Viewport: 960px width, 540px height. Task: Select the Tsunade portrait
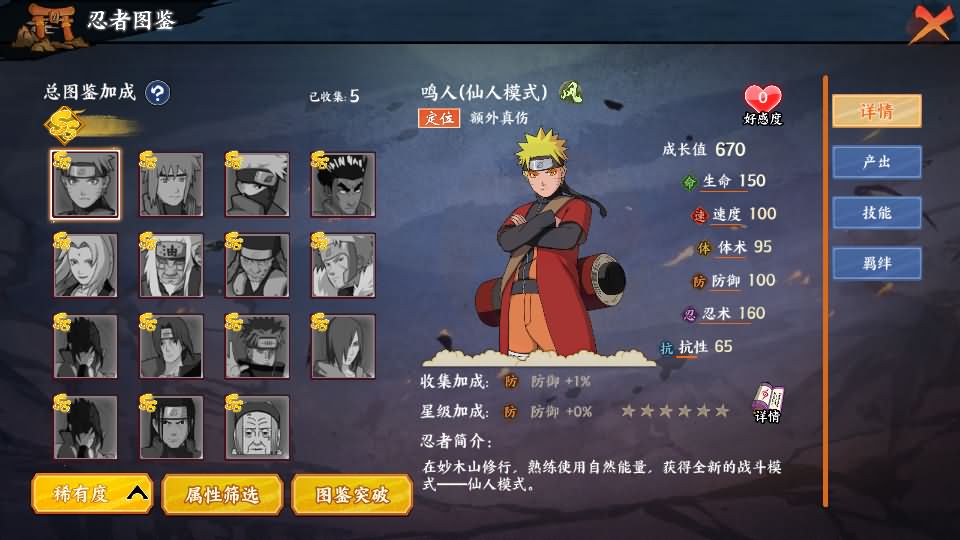[85, 266]
